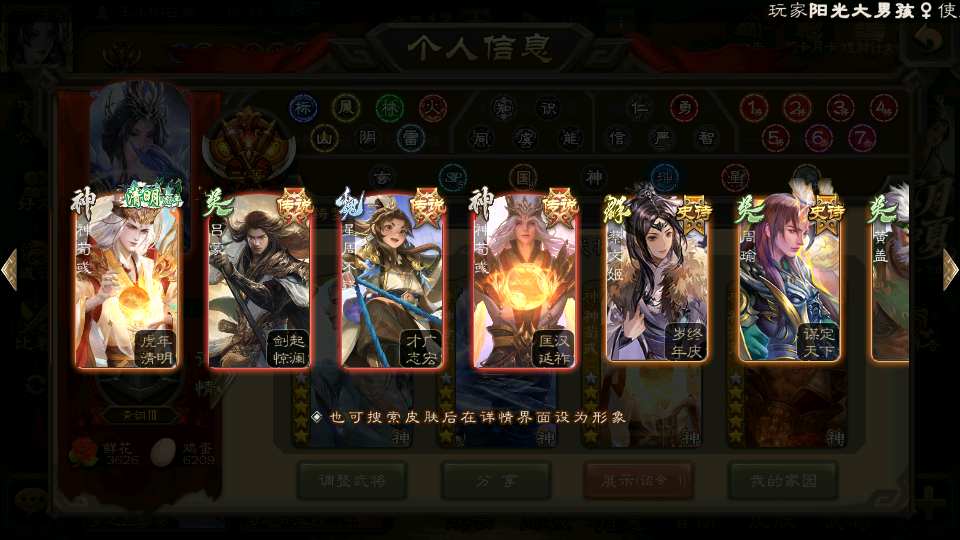
Task: Select the 7将 pack filter icon
Action: [x=861, y=137]
